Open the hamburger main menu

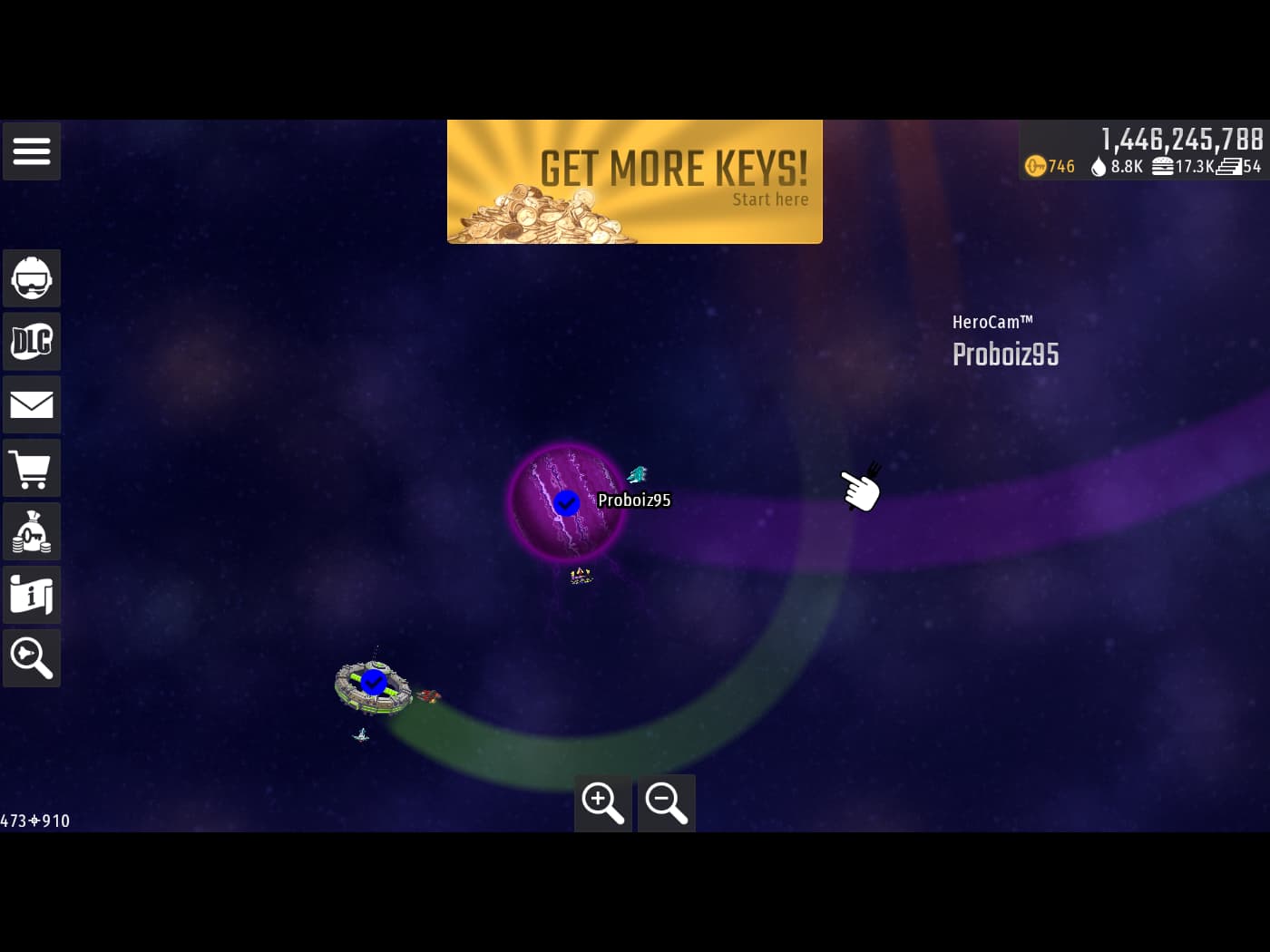click(x=32, y=151)
